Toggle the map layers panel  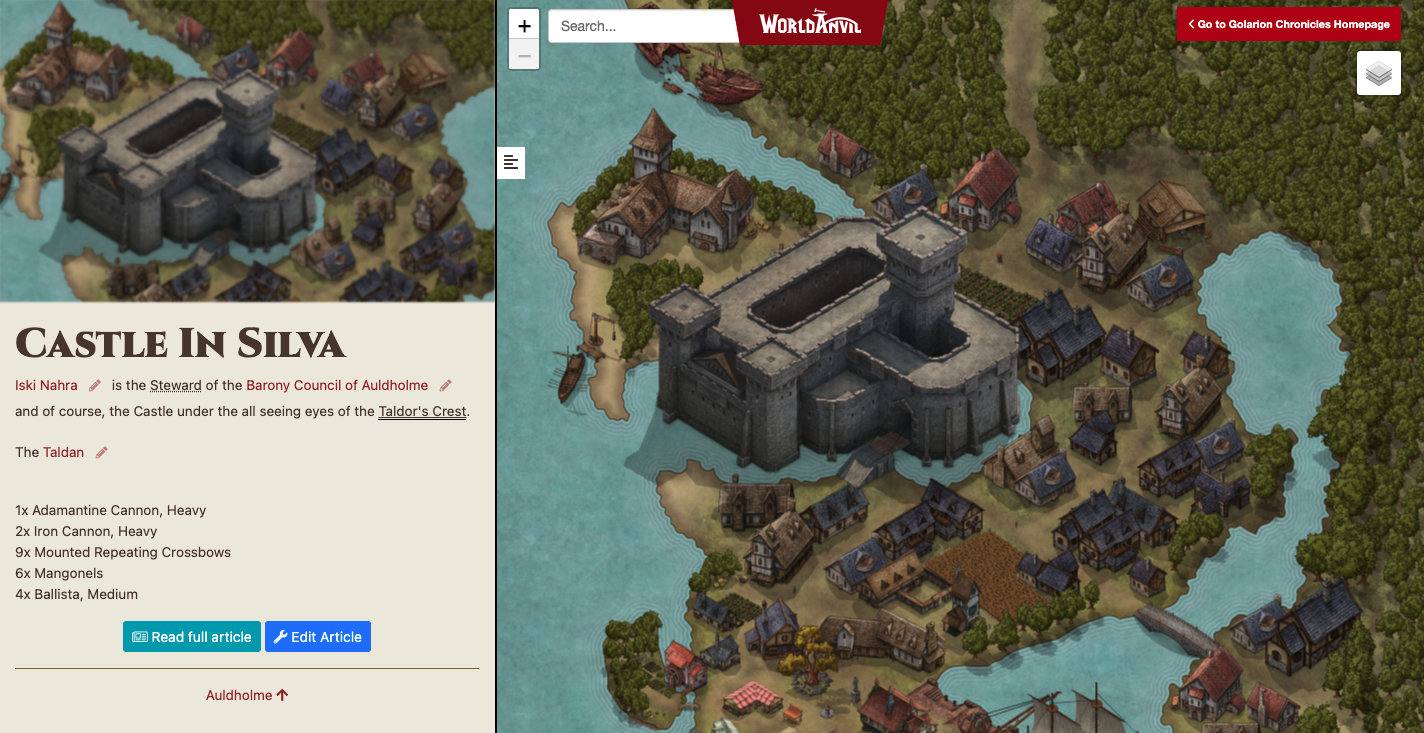pos(1378,72)
